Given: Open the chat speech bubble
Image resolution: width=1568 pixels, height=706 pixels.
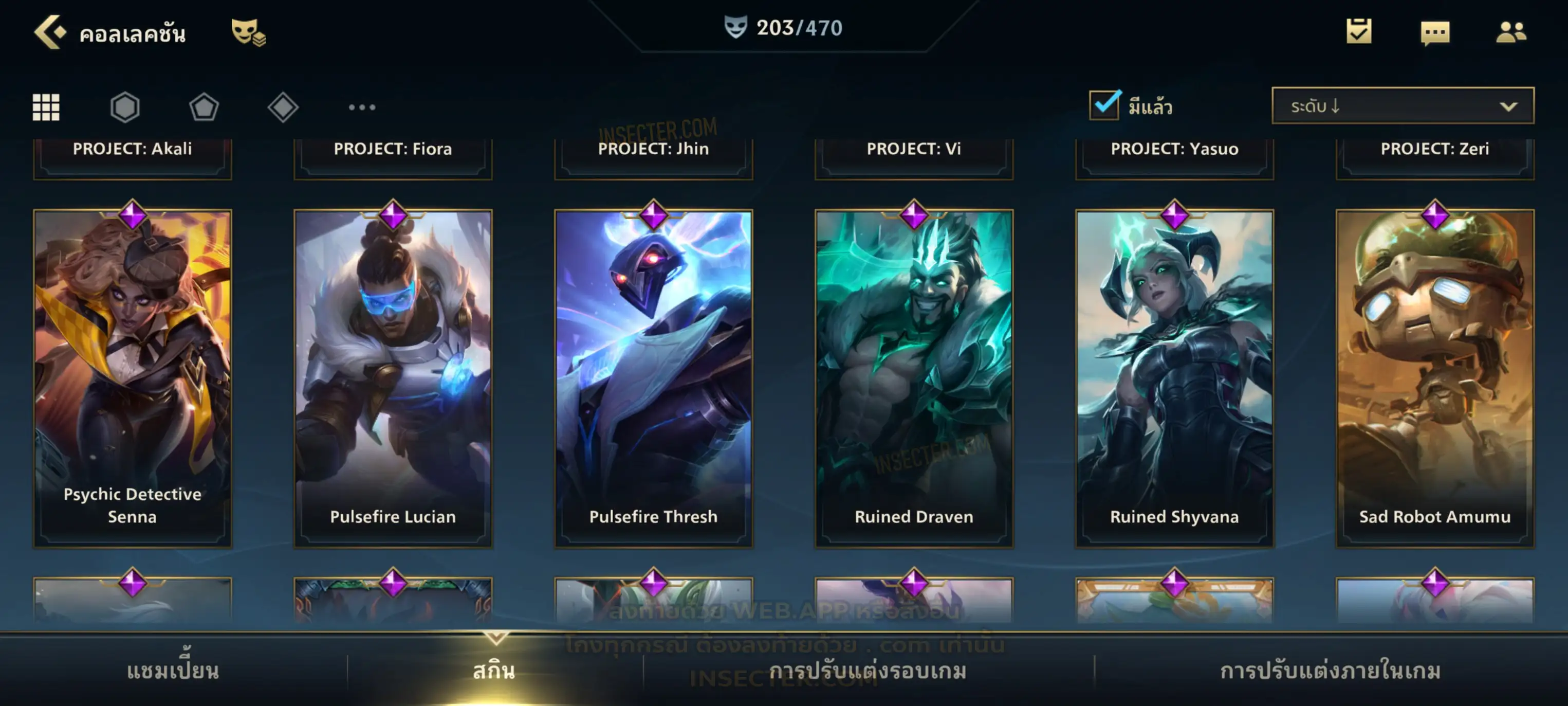Looking at the screenshot, I should point(1435,32).
